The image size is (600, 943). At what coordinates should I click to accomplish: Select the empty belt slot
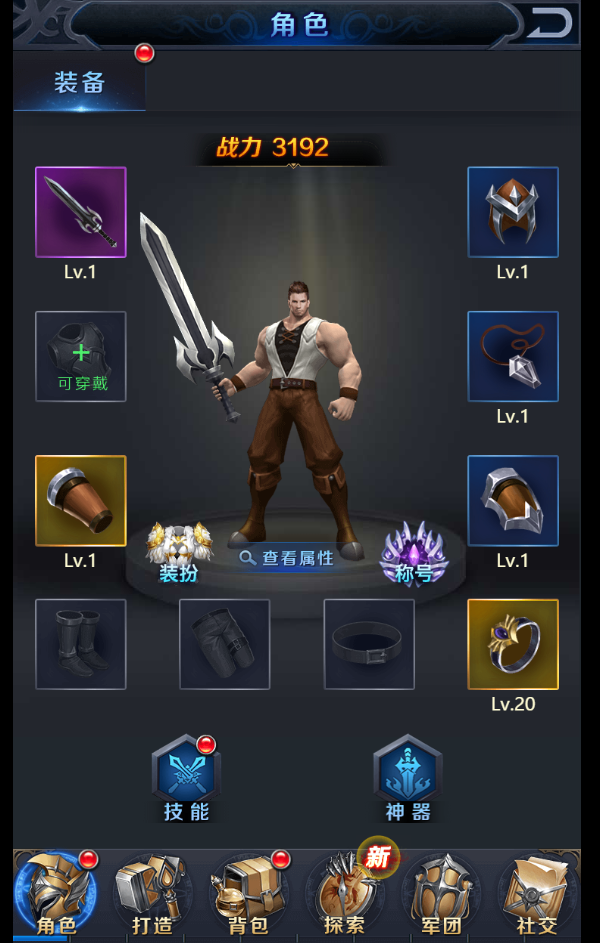(x=369, y=644)
